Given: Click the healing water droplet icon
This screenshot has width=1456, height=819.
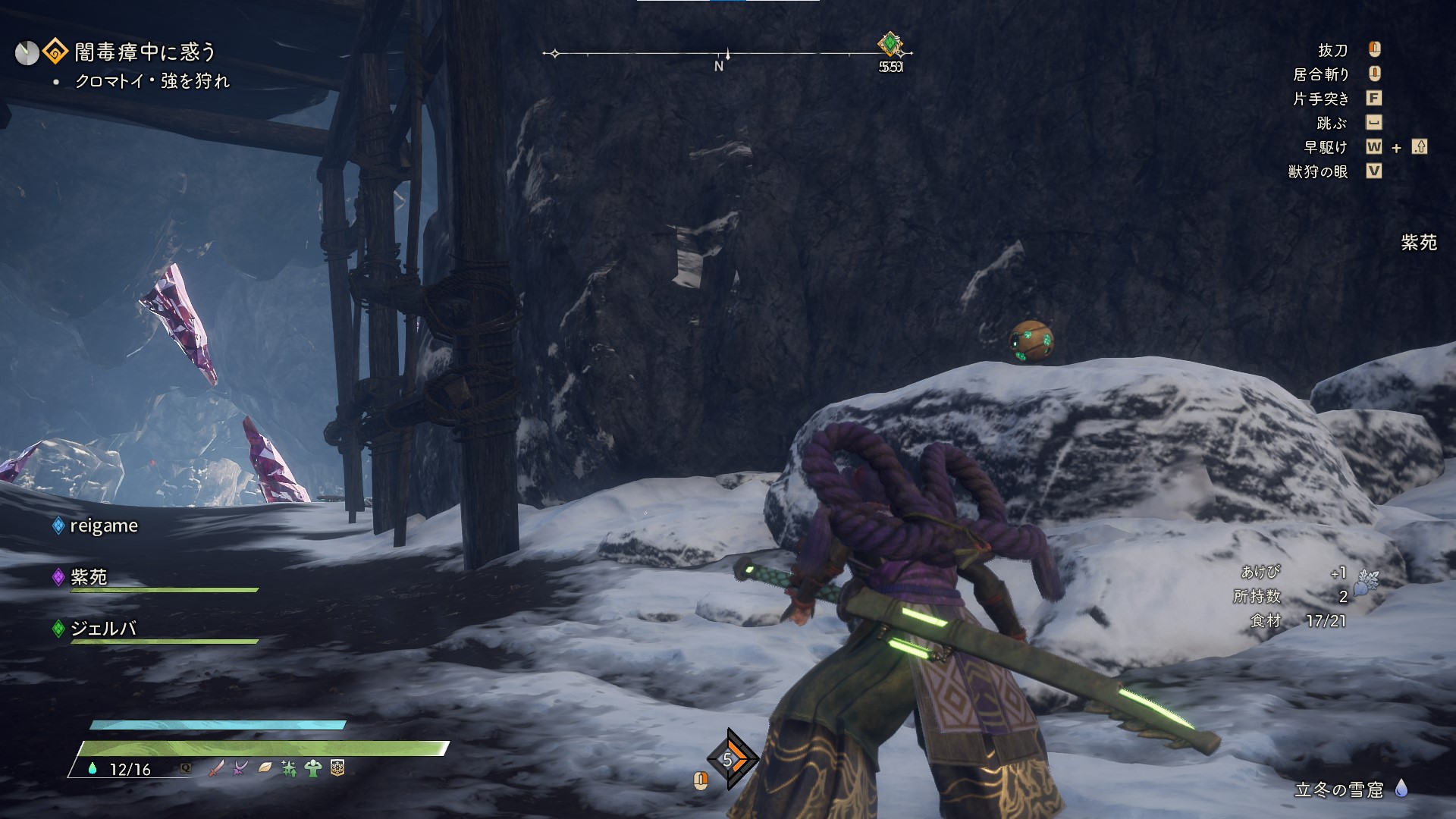Looking at the screenshot, I should click(93, 769).
